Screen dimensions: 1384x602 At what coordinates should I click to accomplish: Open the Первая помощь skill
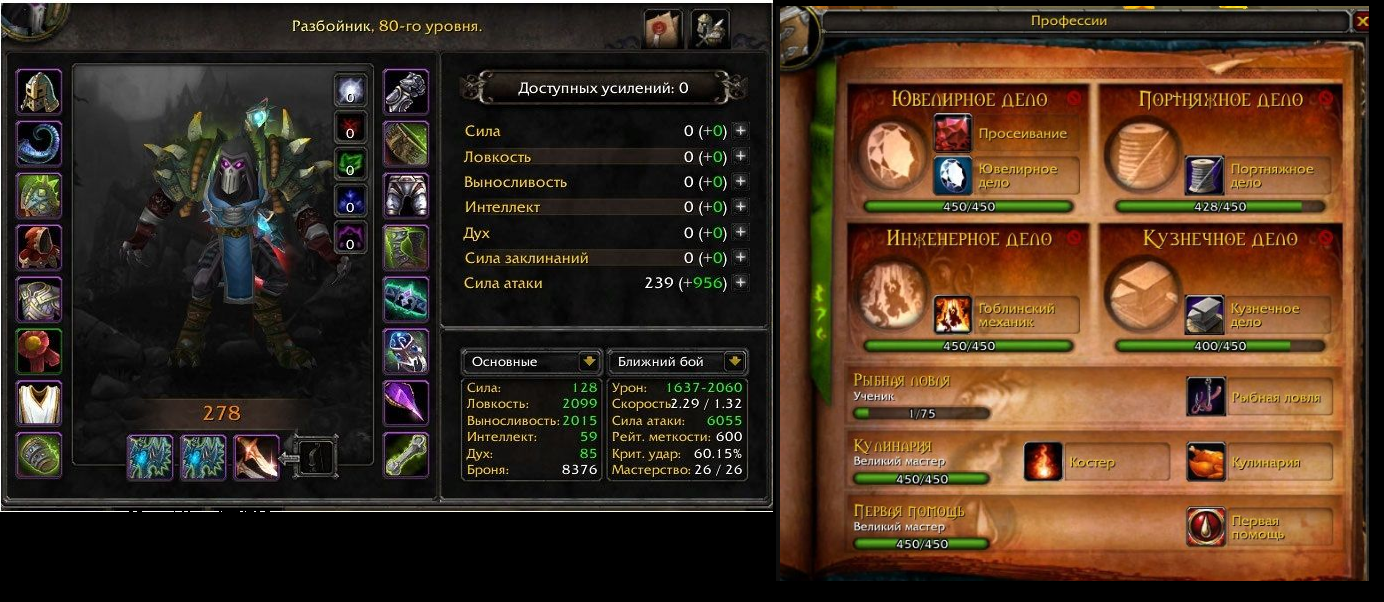1206,526
